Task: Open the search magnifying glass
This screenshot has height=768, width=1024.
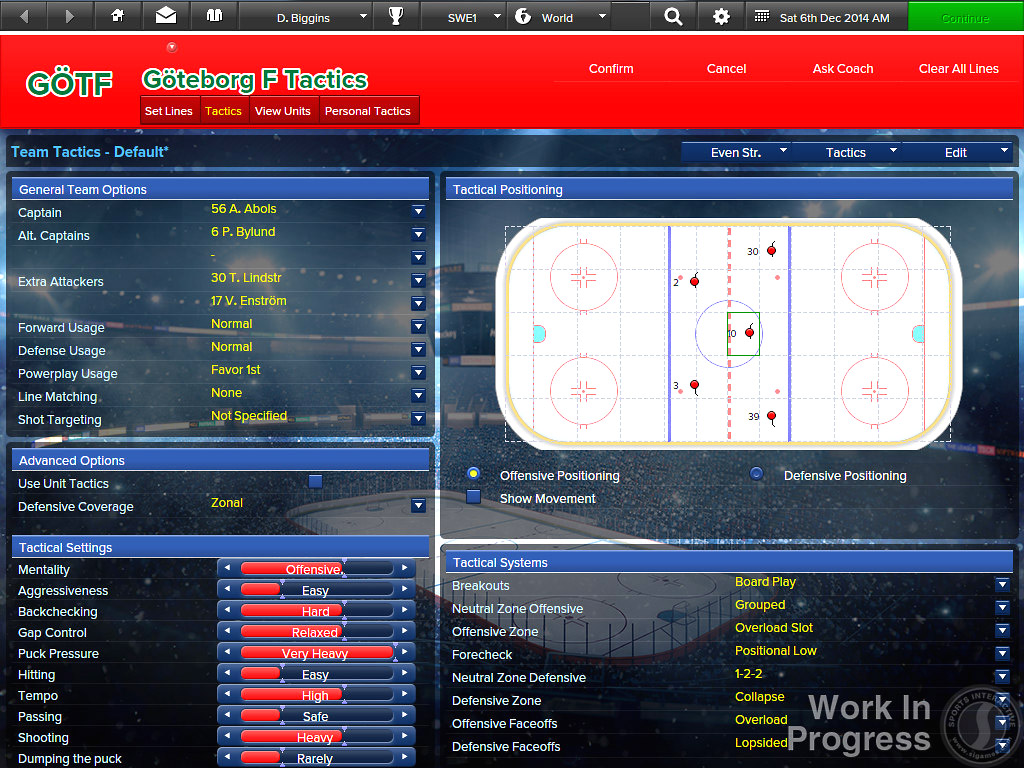Action: pyautogui.click(x=673, y=17)
